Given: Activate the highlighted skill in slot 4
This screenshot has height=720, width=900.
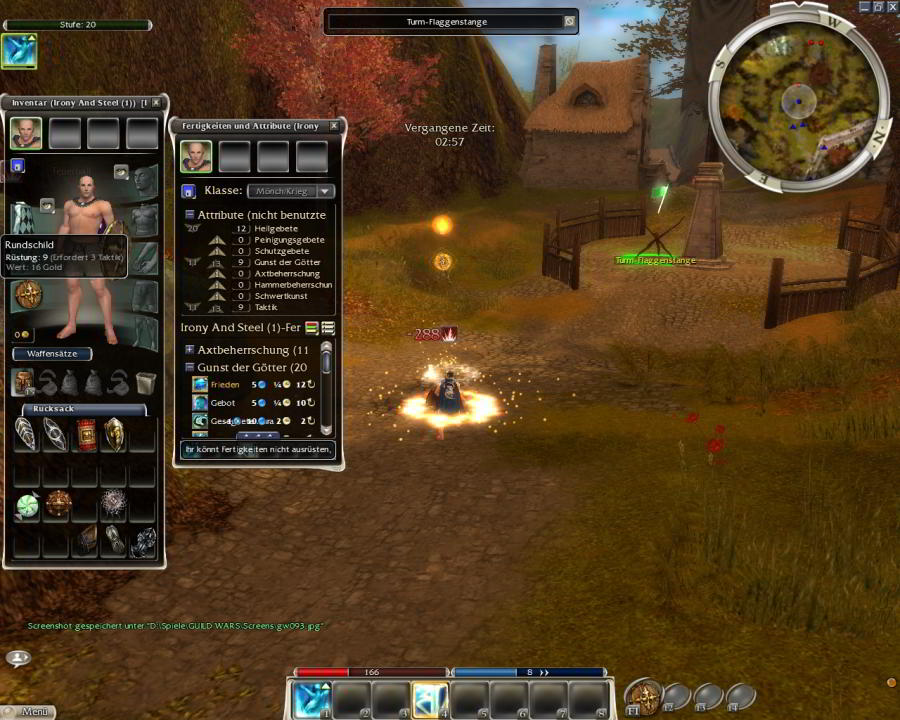Looking at the screenshot, I should coord(430,699).
